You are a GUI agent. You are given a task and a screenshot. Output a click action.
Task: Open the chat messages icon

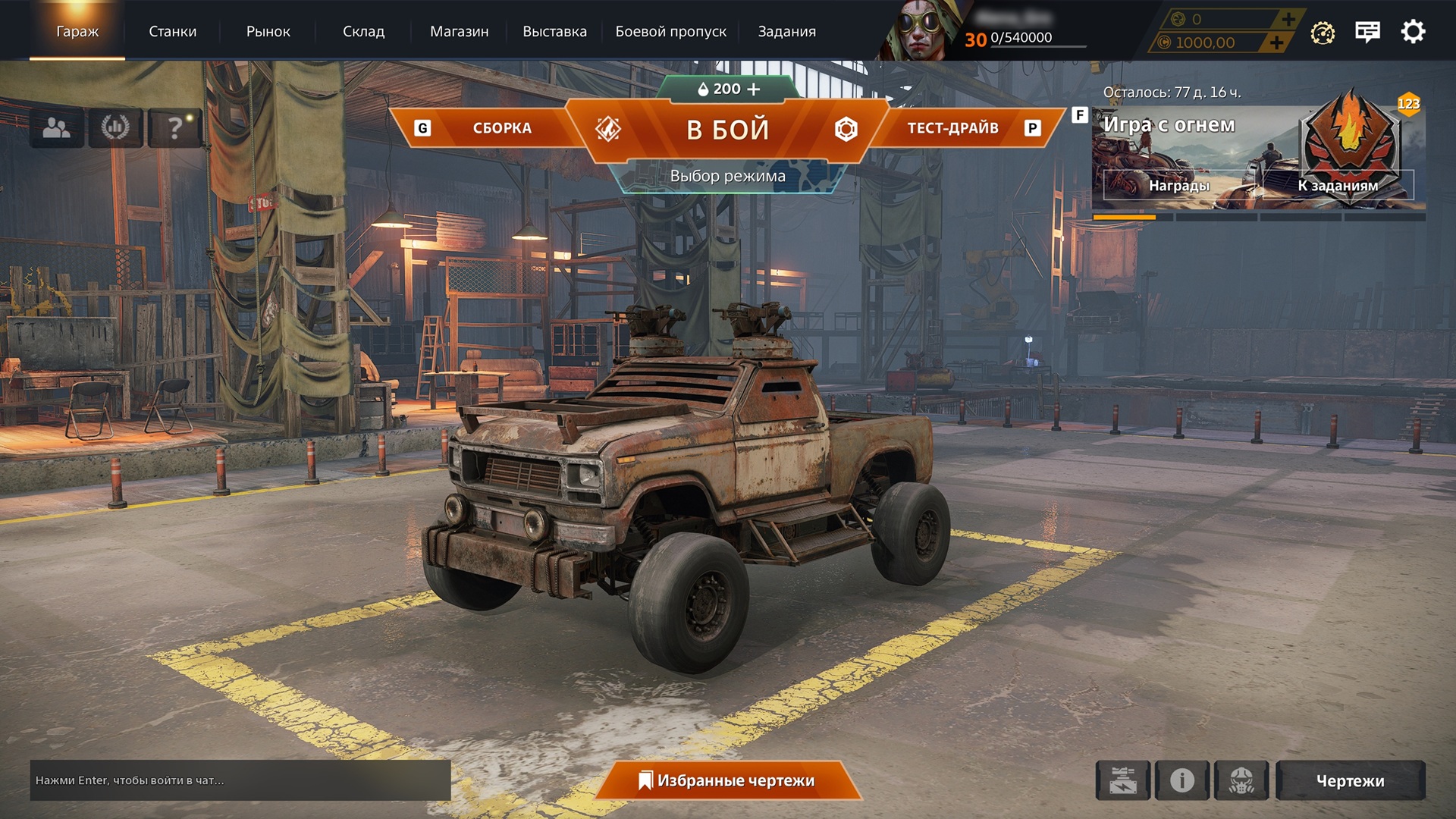coord(1367,32)
